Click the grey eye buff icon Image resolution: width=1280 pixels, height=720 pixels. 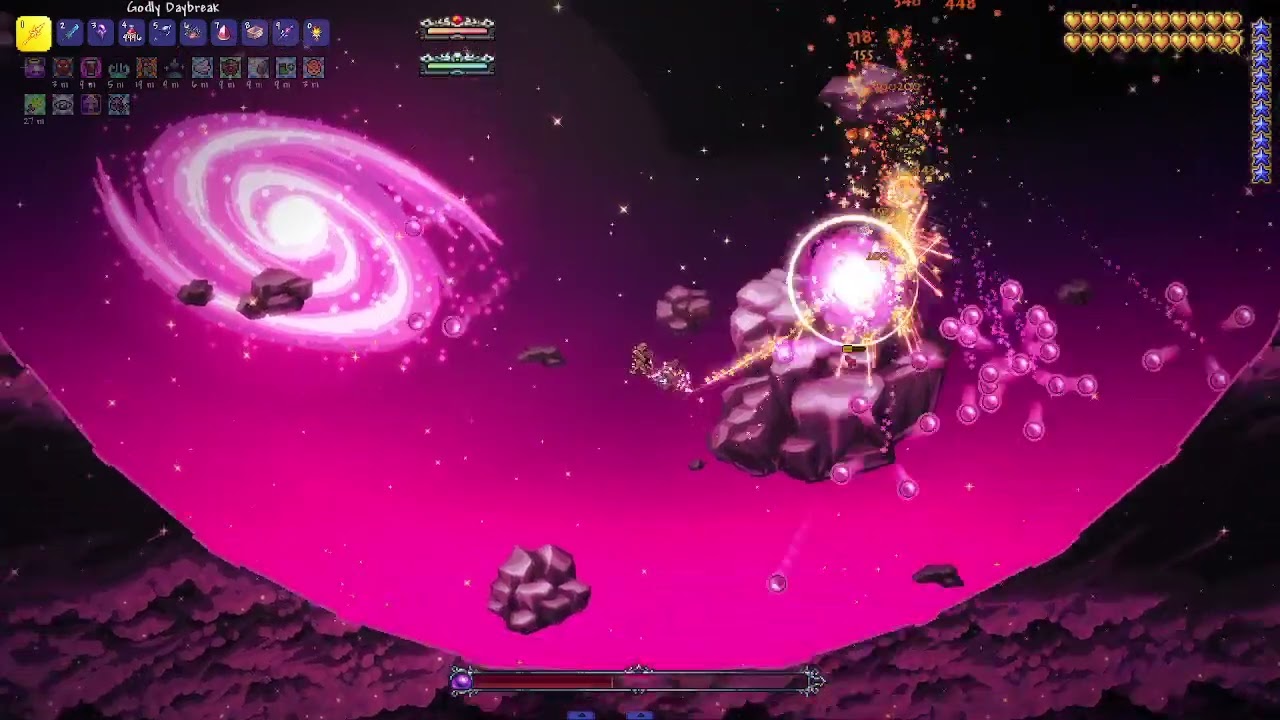click(x=63, y=104)
